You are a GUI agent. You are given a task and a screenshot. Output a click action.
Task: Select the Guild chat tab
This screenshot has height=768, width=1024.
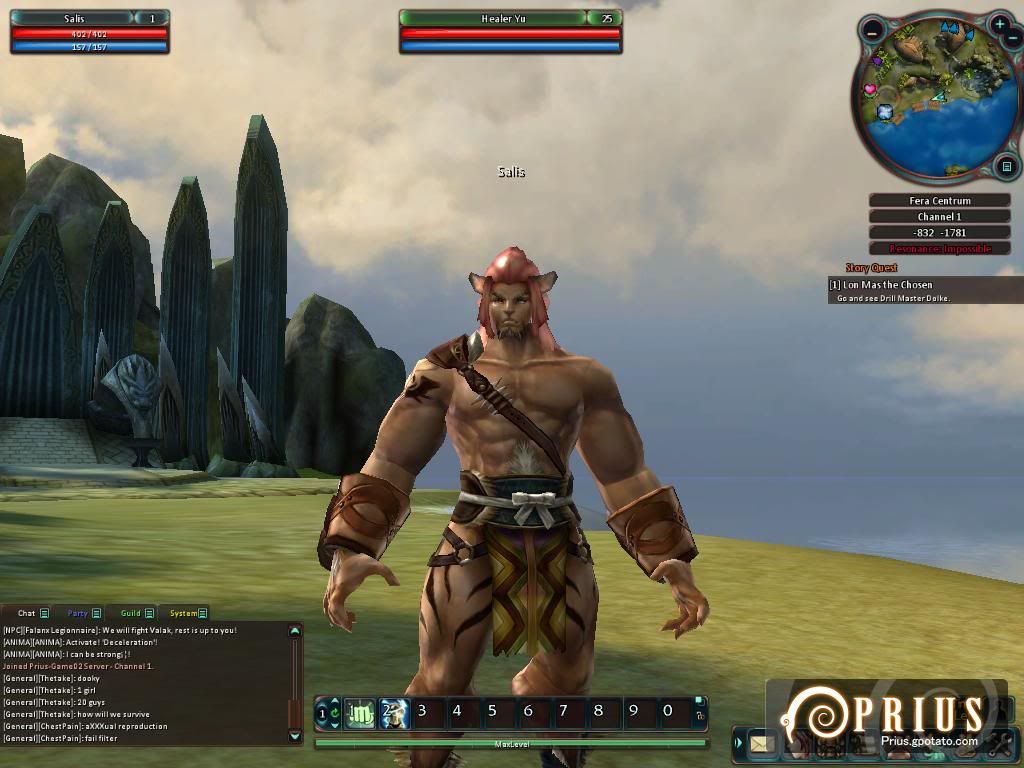click(x=131, y=613)
